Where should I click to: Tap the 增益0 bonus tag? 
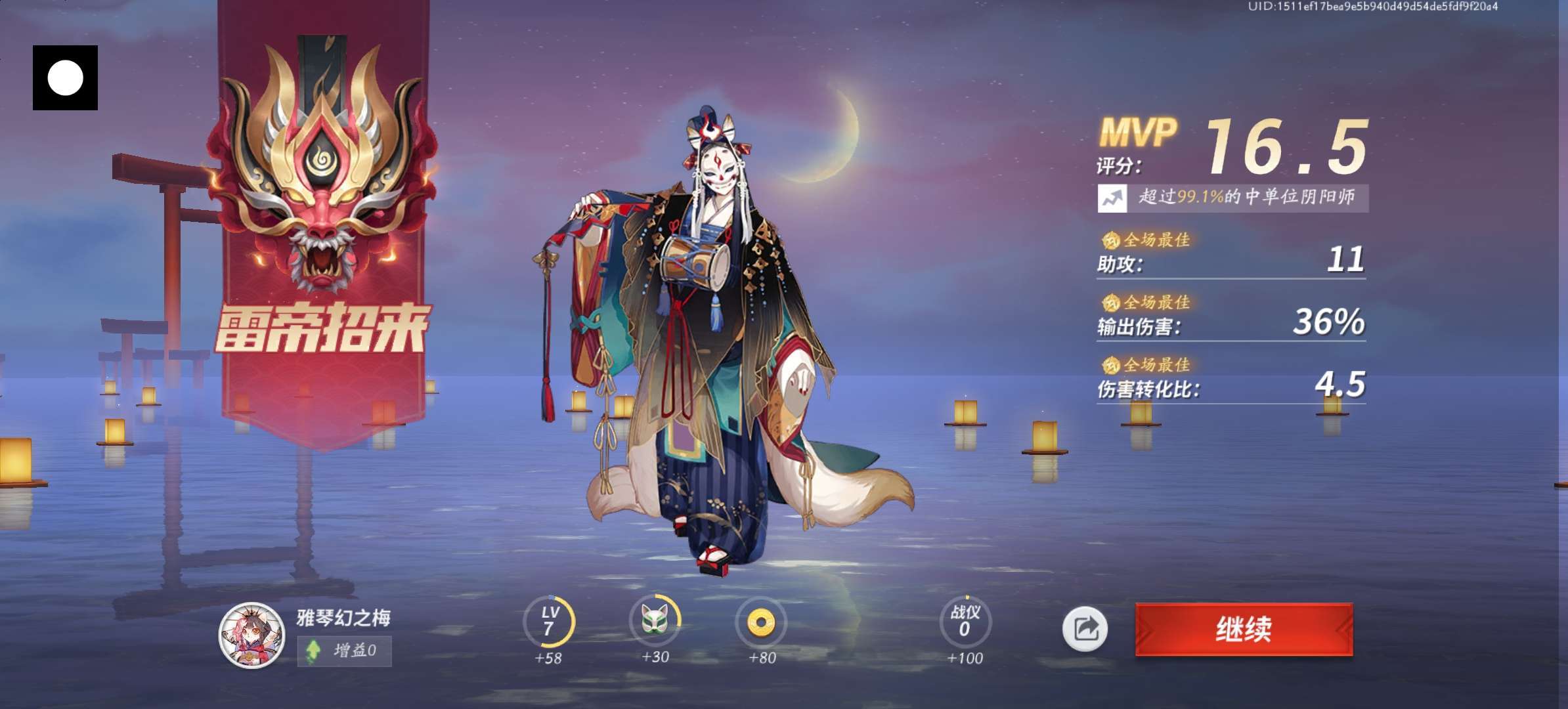point(345,651)
